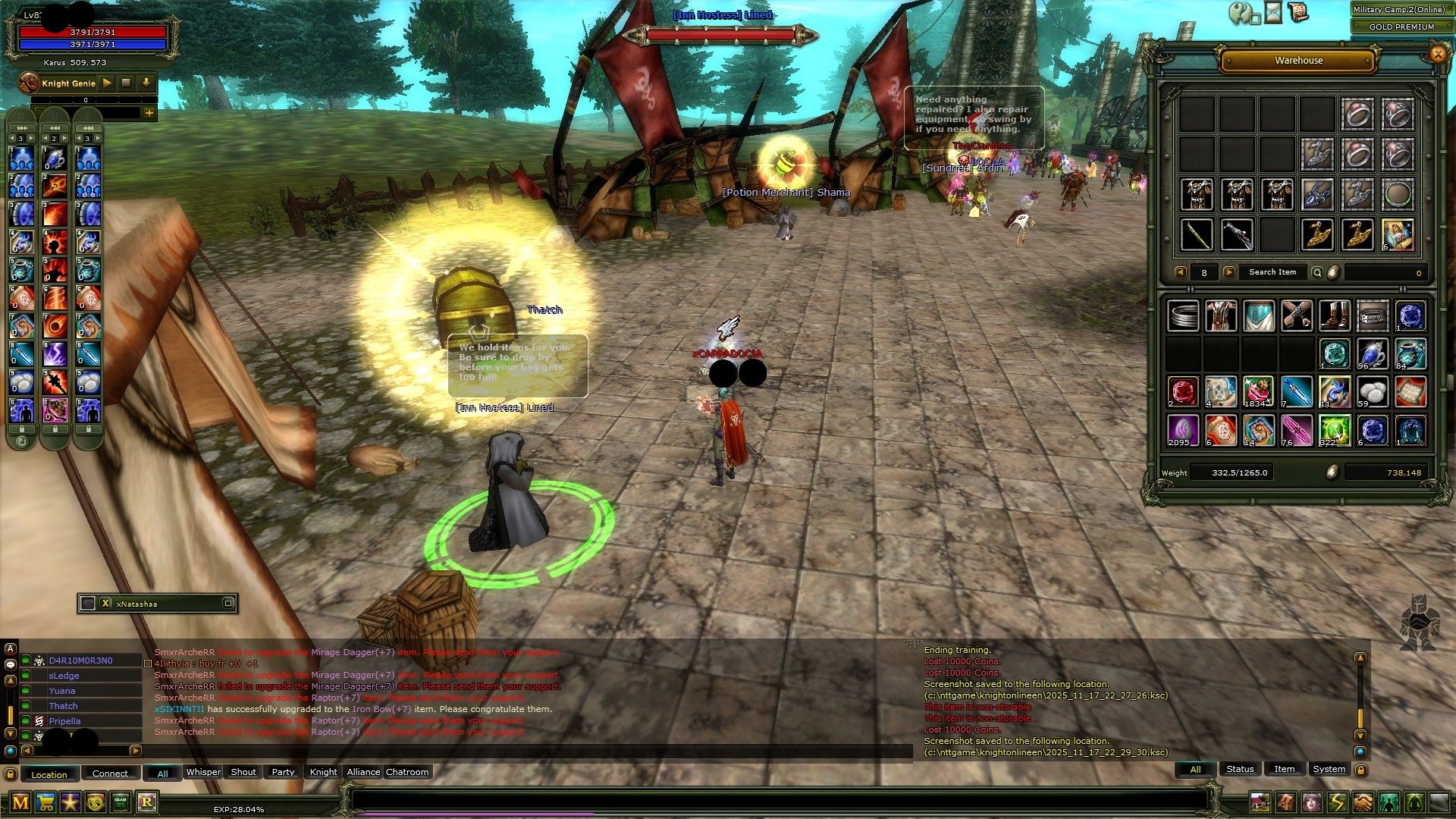Select the green bow in the warehouse
The image size is (1456, 819).
(1197, 234)
